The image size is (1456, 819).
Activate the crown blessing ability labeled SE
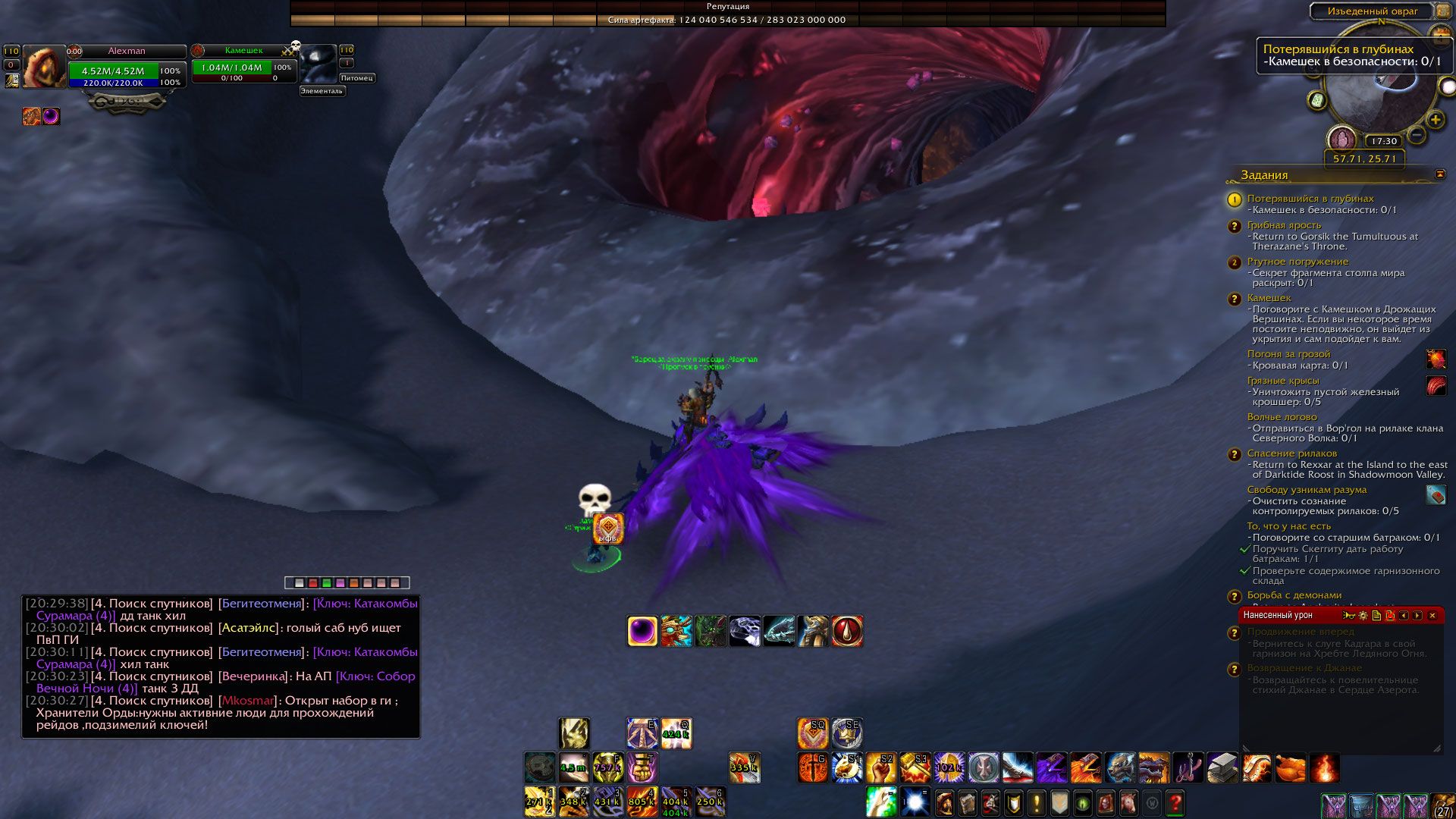846,733
